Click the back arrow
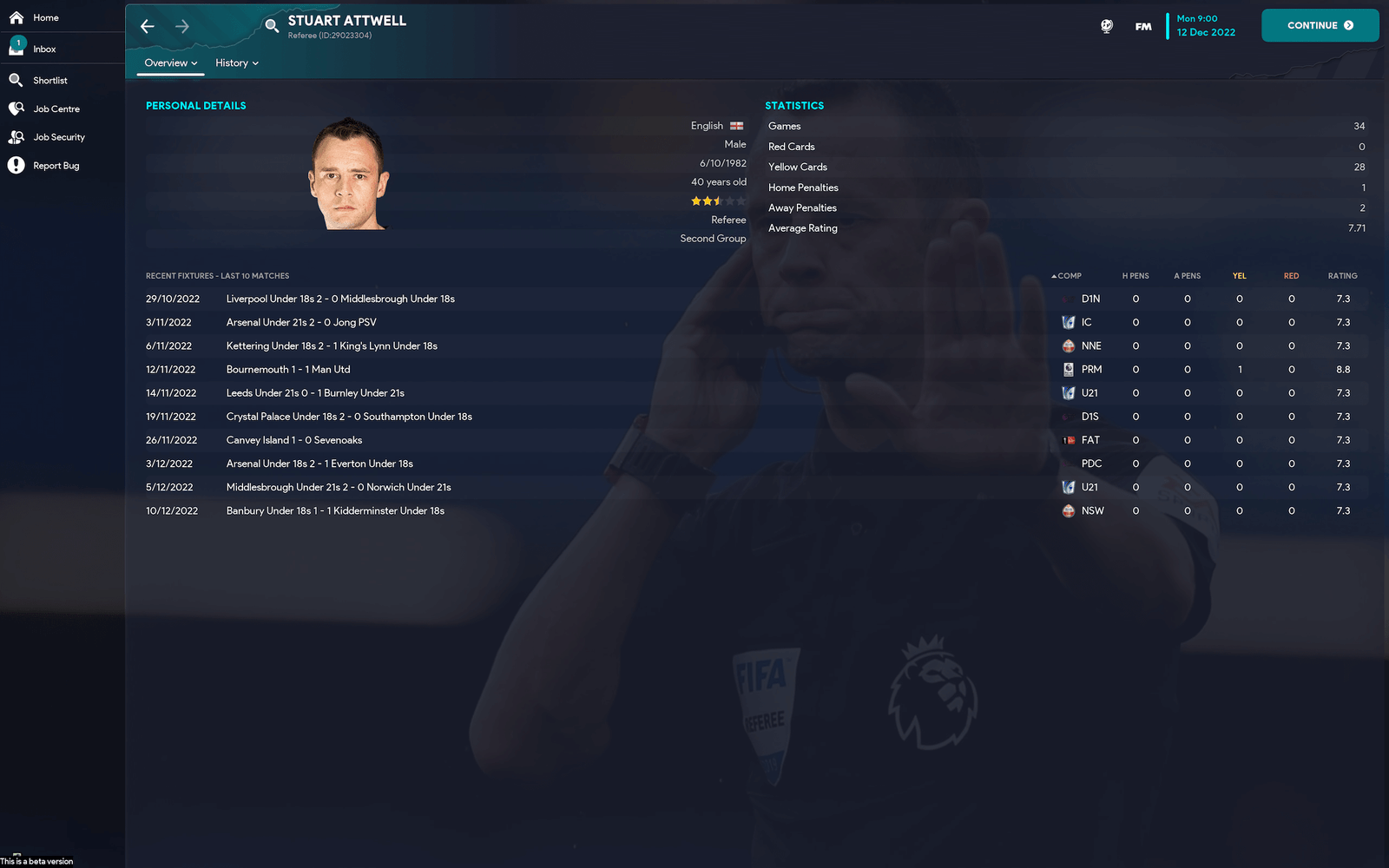1389x868 pixels. click(x=148, y=26)
